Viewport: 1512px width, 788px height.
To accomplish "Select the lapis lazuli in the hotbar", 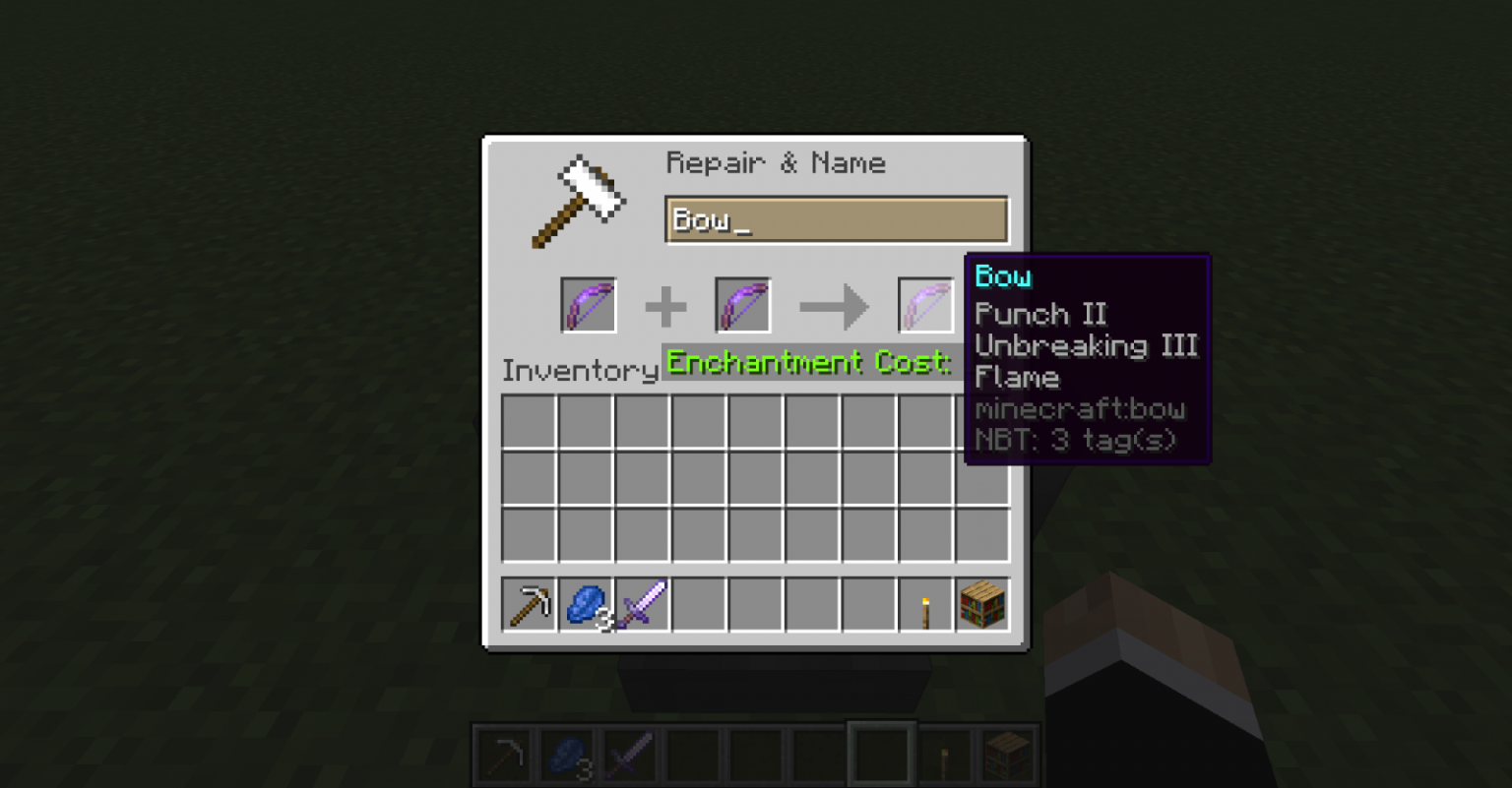I will (566, 754).
